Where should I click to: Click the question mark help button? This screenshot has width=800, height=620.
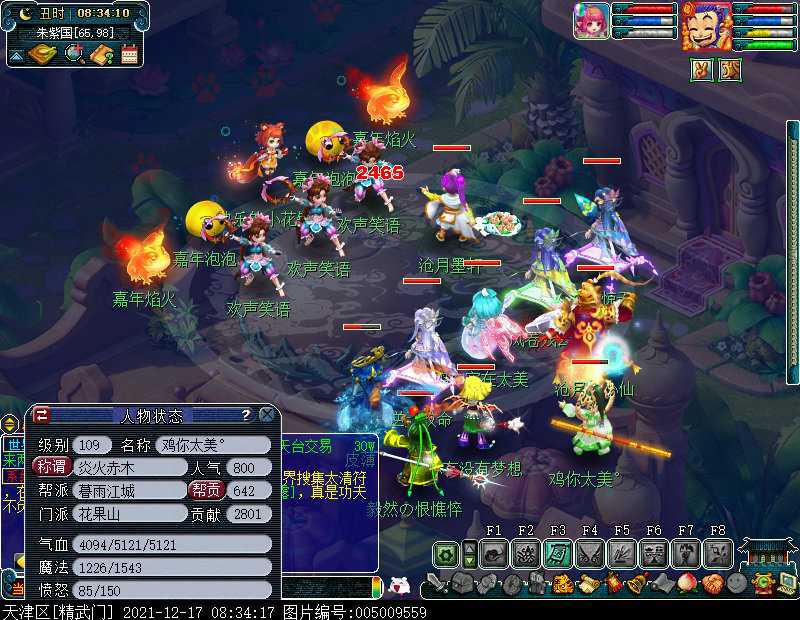246,414
